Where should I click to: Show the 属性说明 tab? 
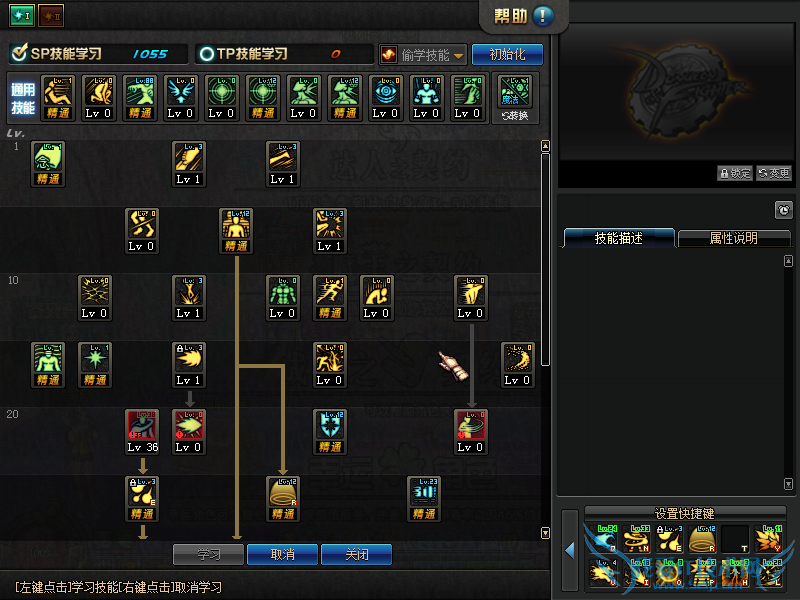point(733,238)
